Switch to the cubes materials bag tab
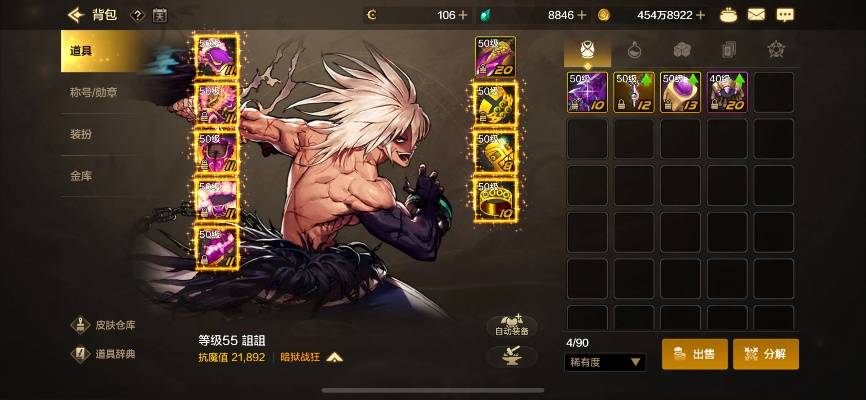The width and height of the screenshot is (866, 400). point(681,49)
